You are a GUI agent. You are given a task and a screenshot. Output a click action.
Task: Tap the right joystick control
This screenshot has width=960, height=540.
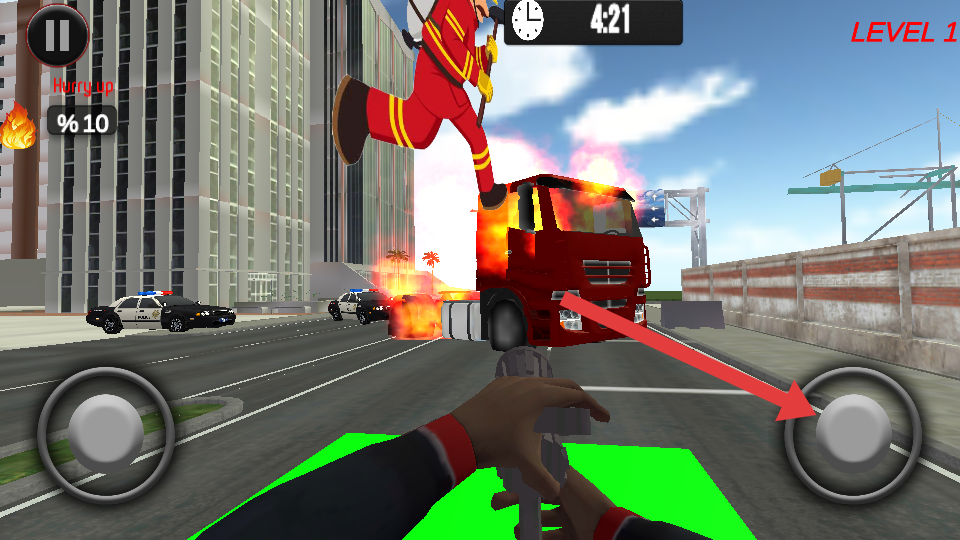tap(852, 433)
